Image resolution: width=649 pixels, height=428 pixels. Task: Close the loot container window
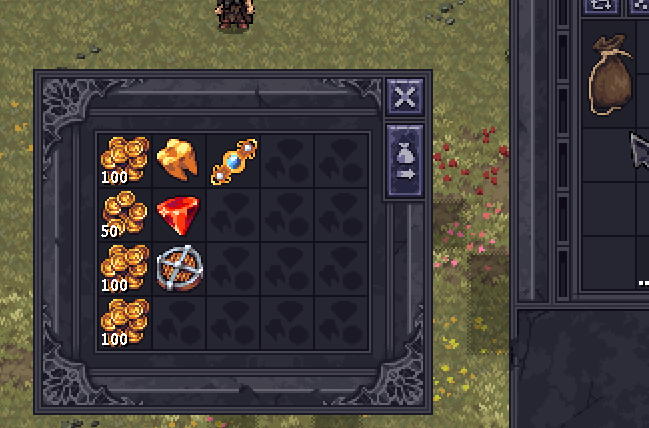tap(404, 97)
